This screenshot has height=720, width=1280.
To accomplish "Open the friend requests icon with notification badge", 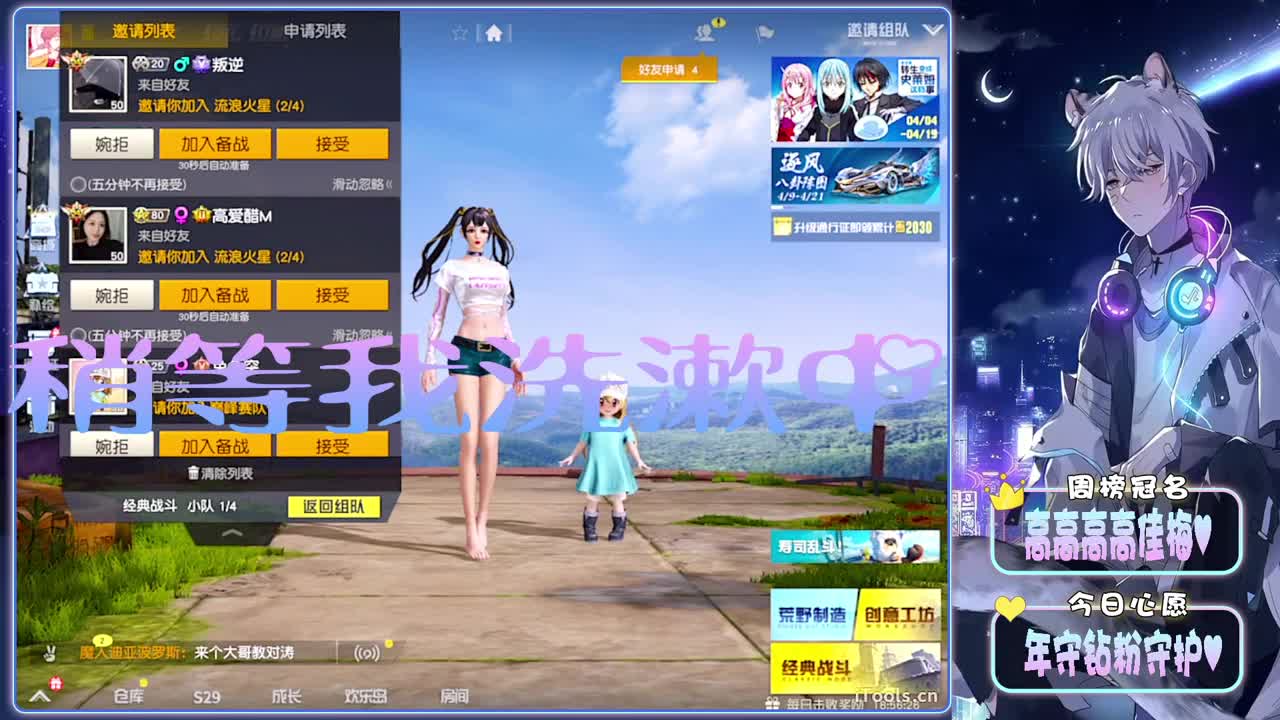I will (706, 34).
